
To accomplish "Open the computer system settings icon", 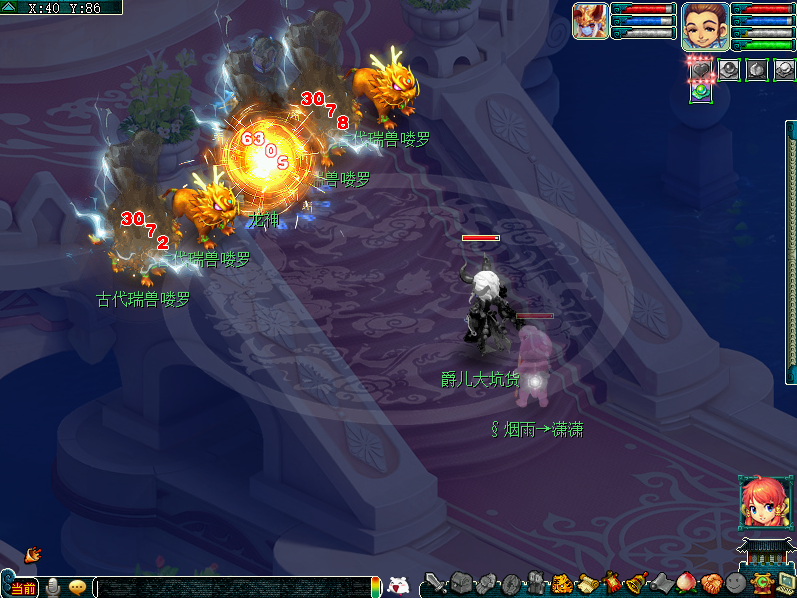I will click(x=786, y=583).
